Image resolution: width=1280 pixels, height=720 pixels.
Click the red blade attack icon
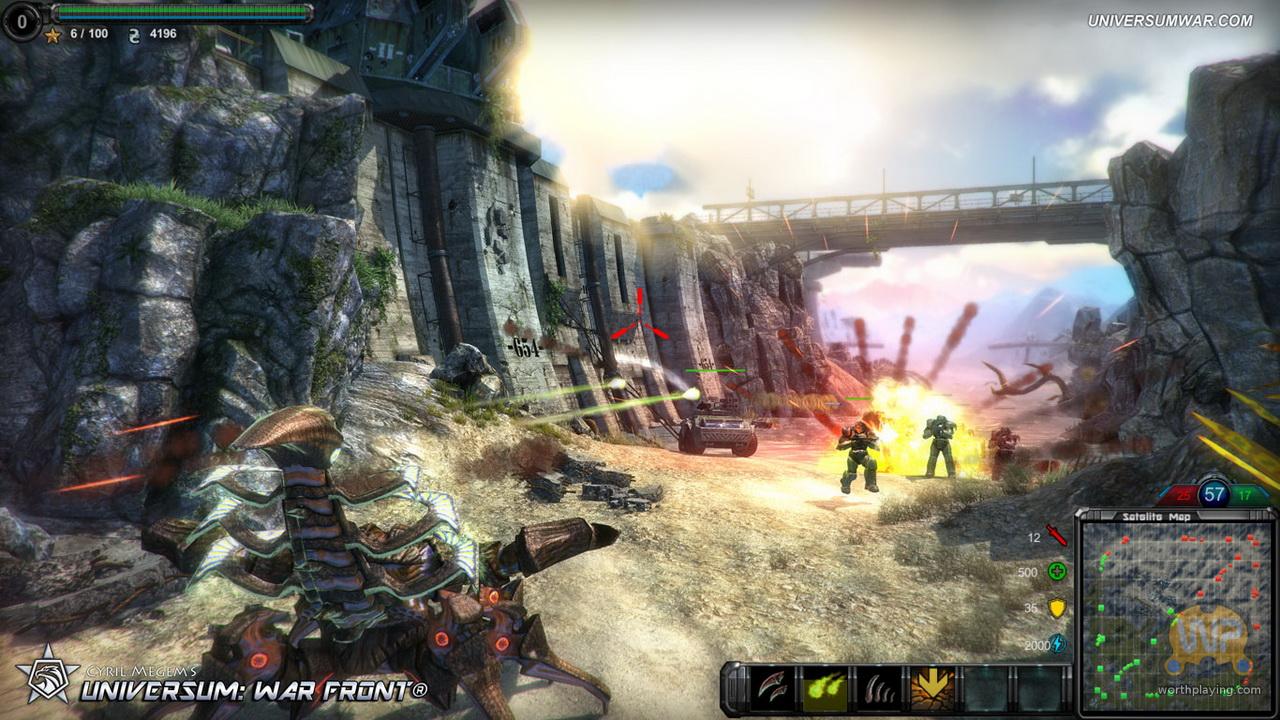[1057, 536]
